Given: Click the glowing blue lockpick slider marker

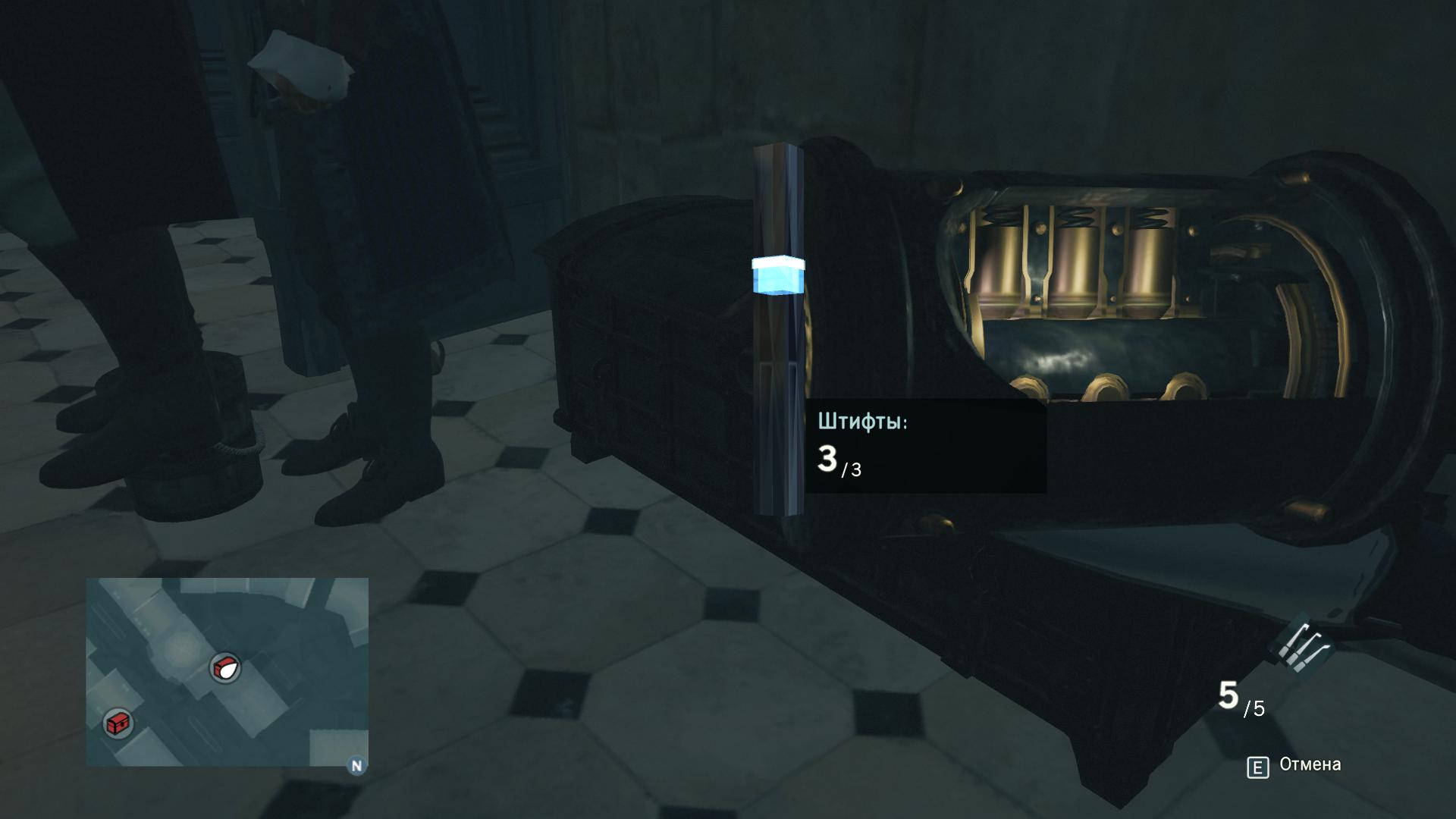Looking at the screenshot, I should pyautogui.click(x=778, y=275).
